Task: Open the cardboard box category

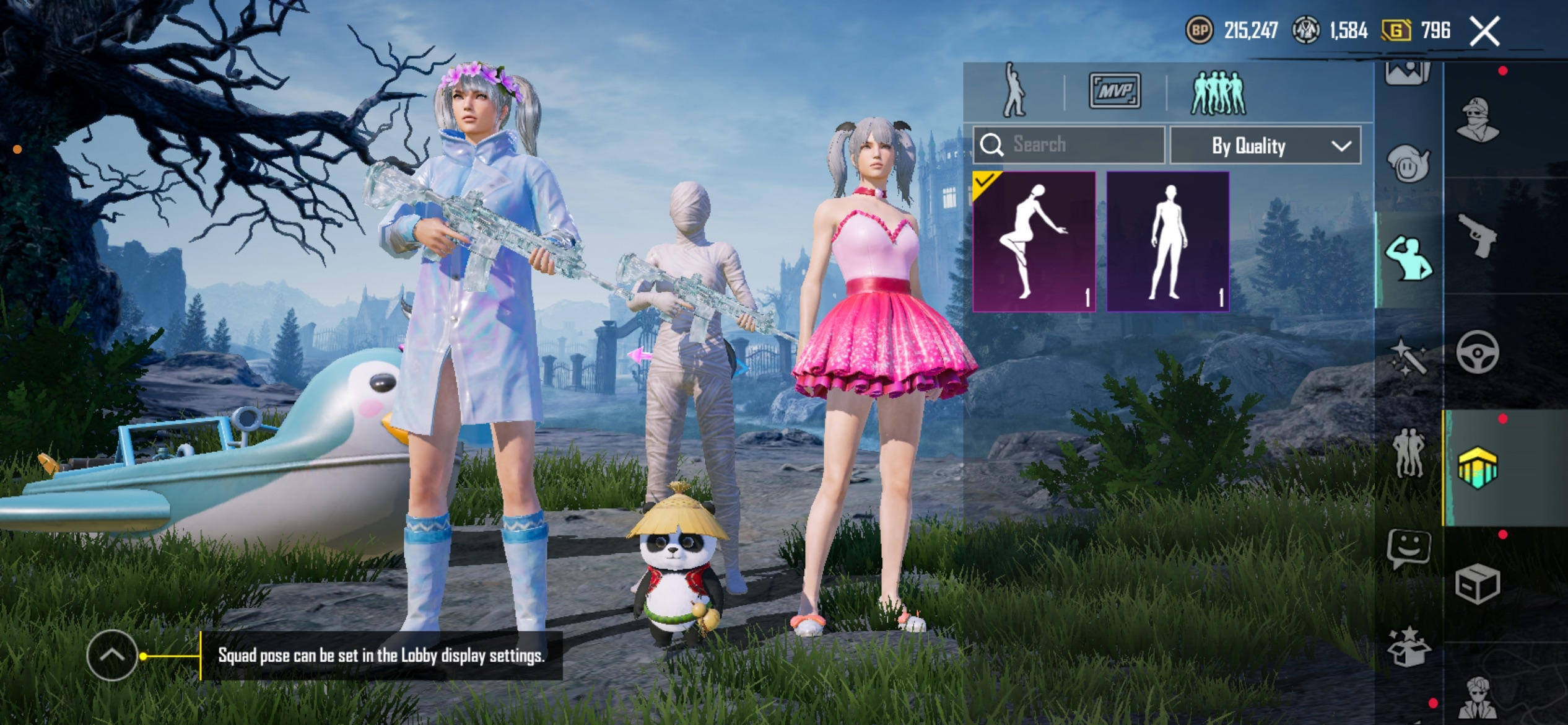Action: point(1477,584)
